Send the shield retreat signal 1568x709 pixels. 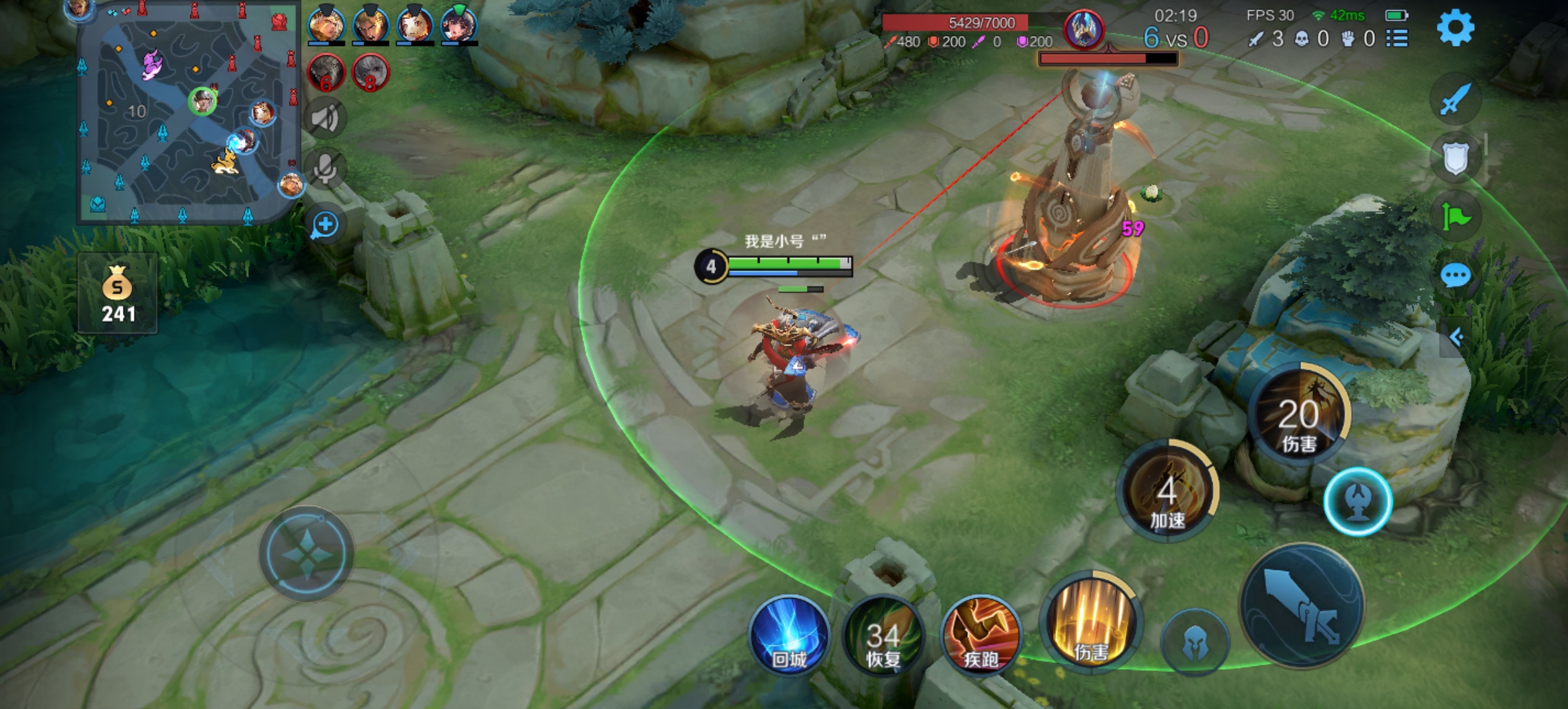click(1455, 158)
